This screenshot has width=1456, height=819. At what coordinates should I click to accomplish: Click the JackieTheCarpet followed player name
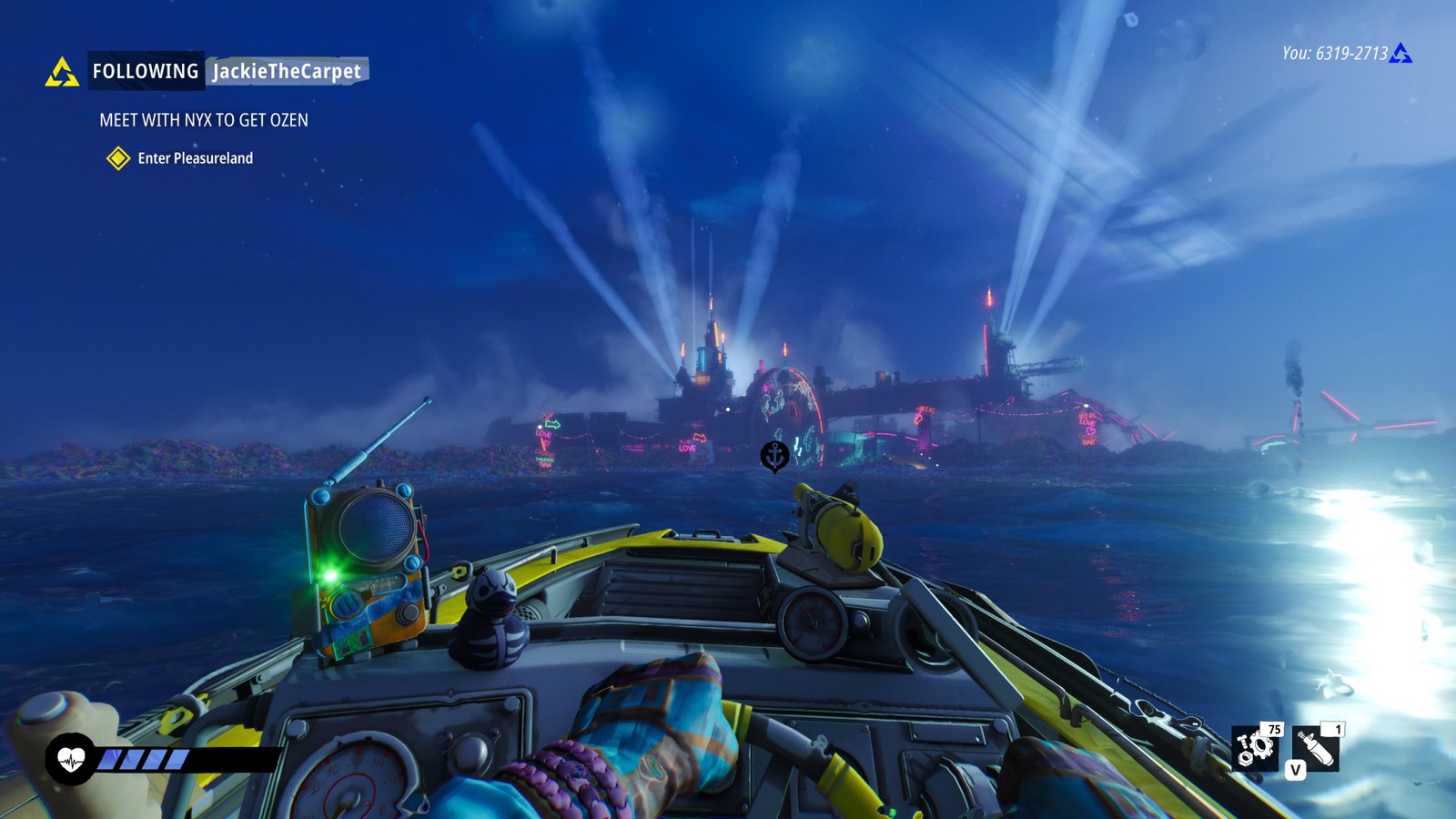[x=287, y=71]
